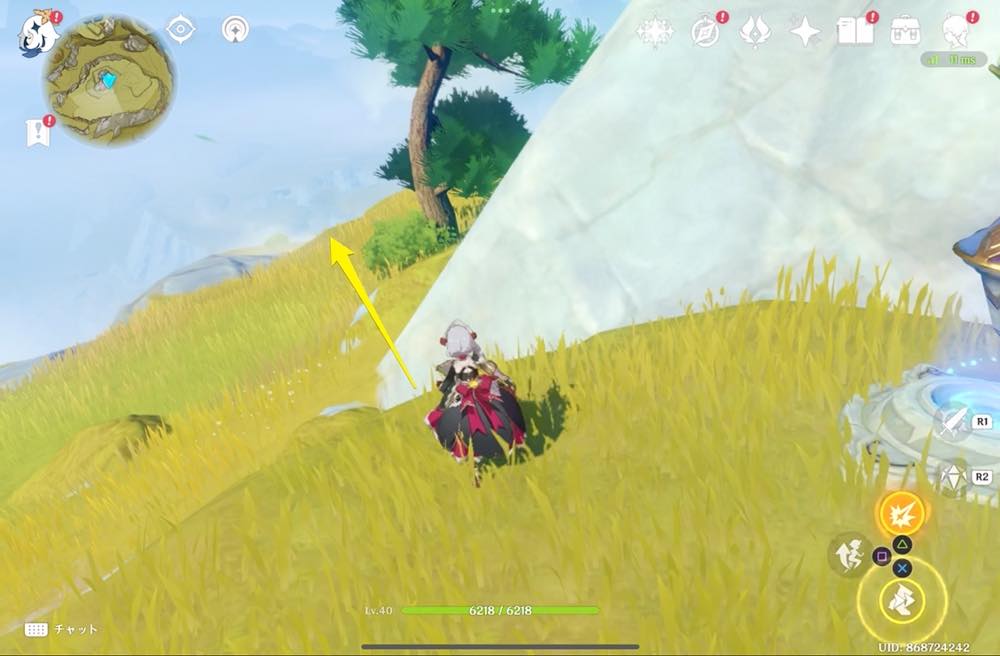Viewport: 1000px width, 656px height.
Task: Open the Paimon menu
Action: pos(38,33)
